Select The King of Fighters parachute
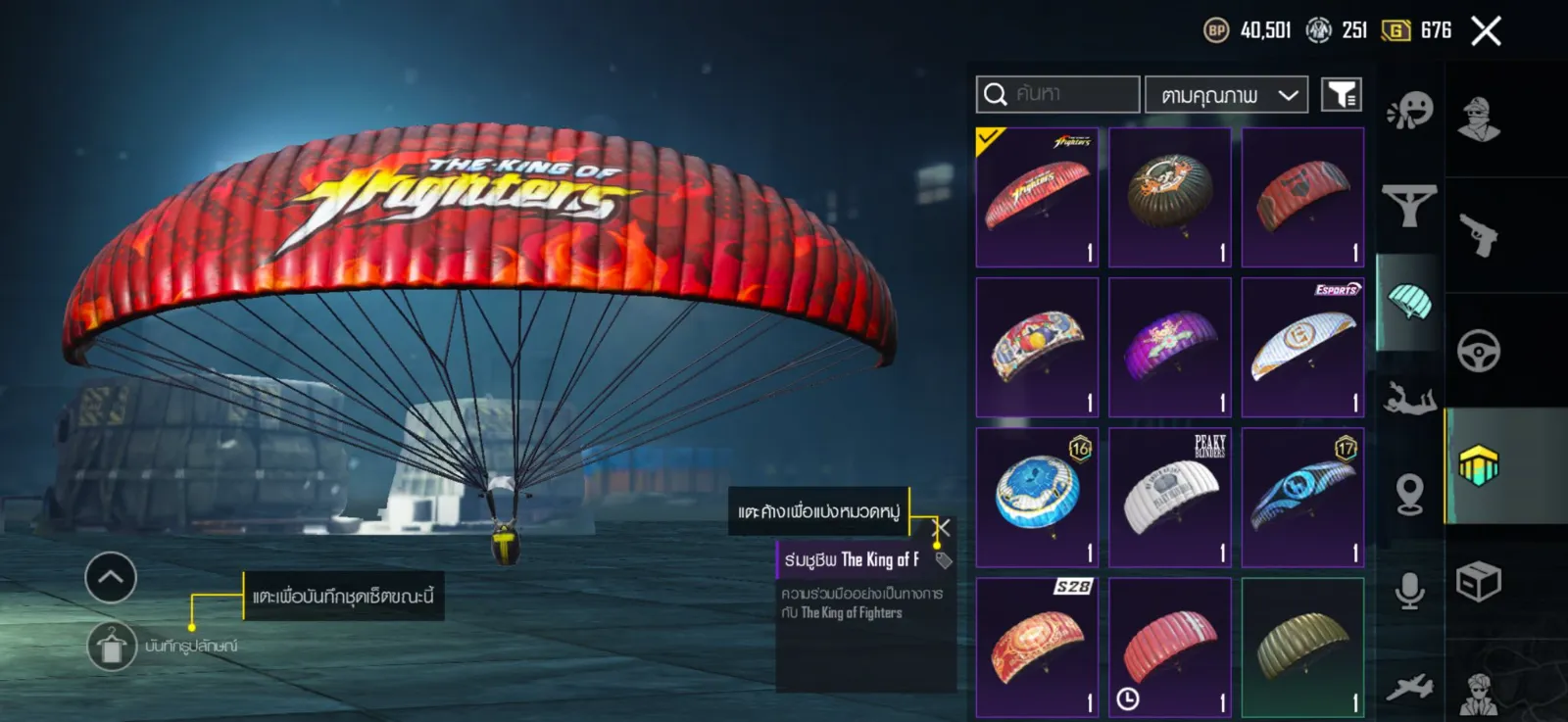This screenshot has width=1568, height=722. tap(1037, 197)
